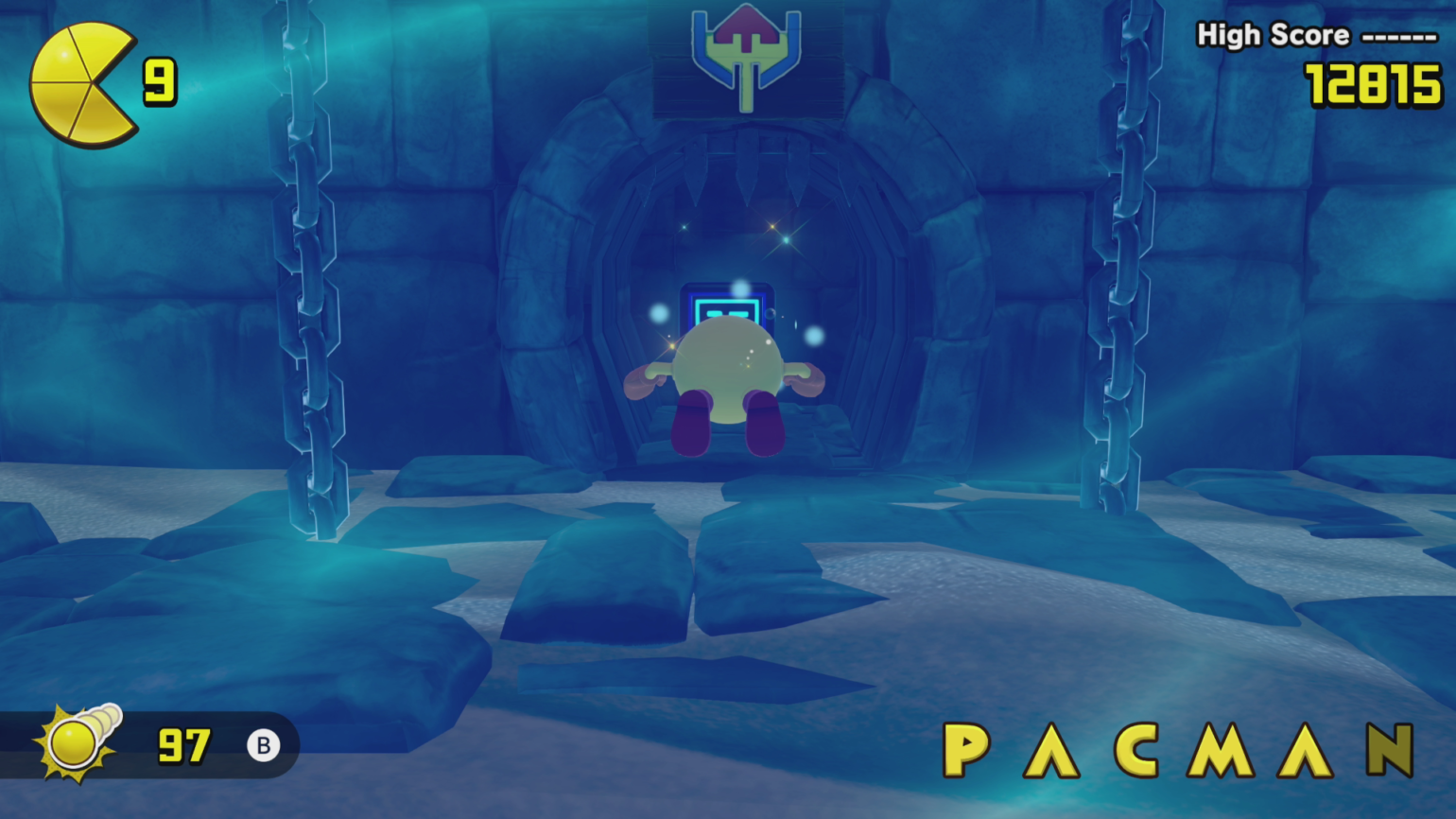Viewport: 1456px width, 819px height.
Task: Click the letter P in the PACMAN display
Action: coord(966,748)
